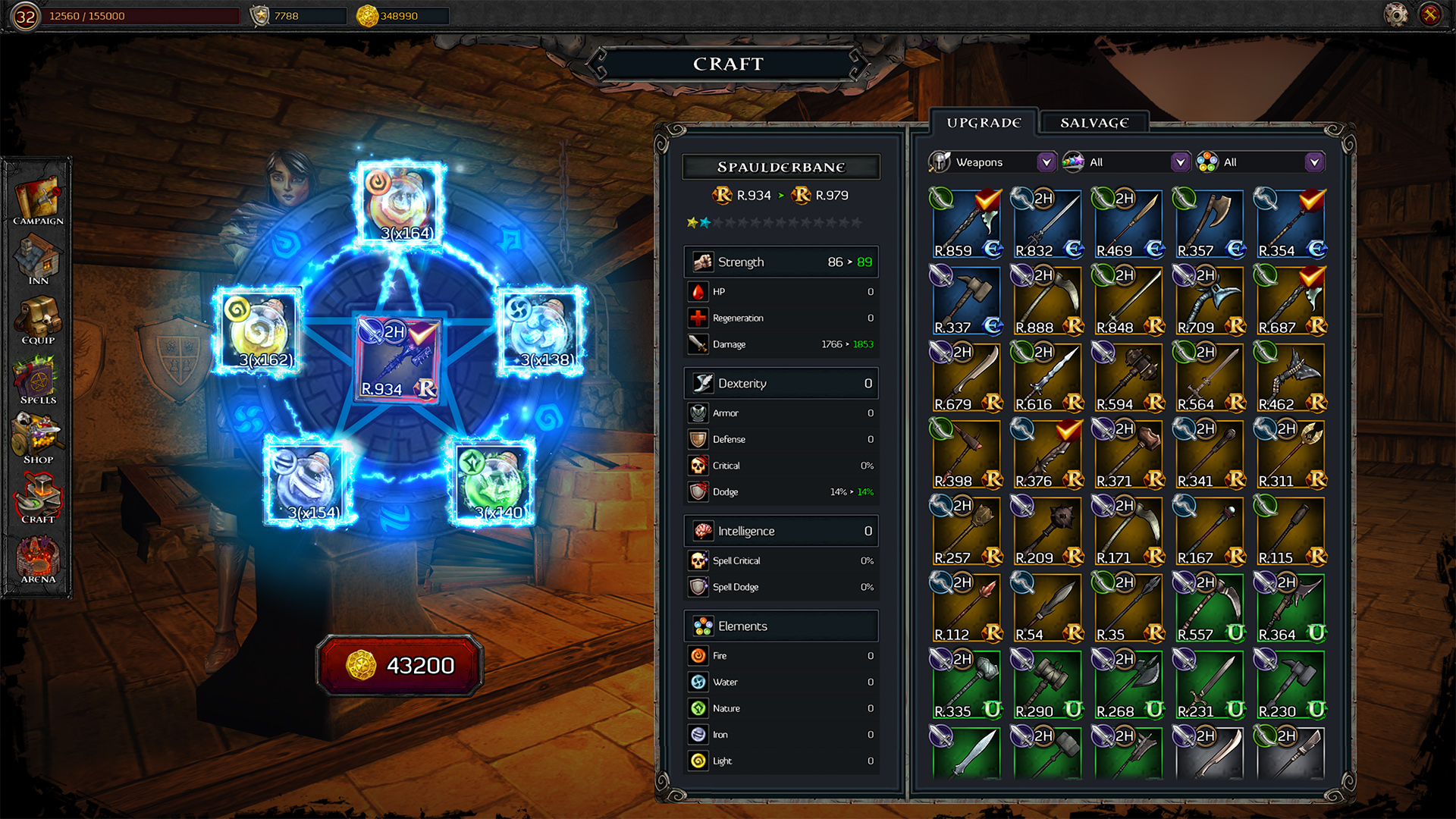Open the Arena screen
1456x819 pixels.
[37, 556]
